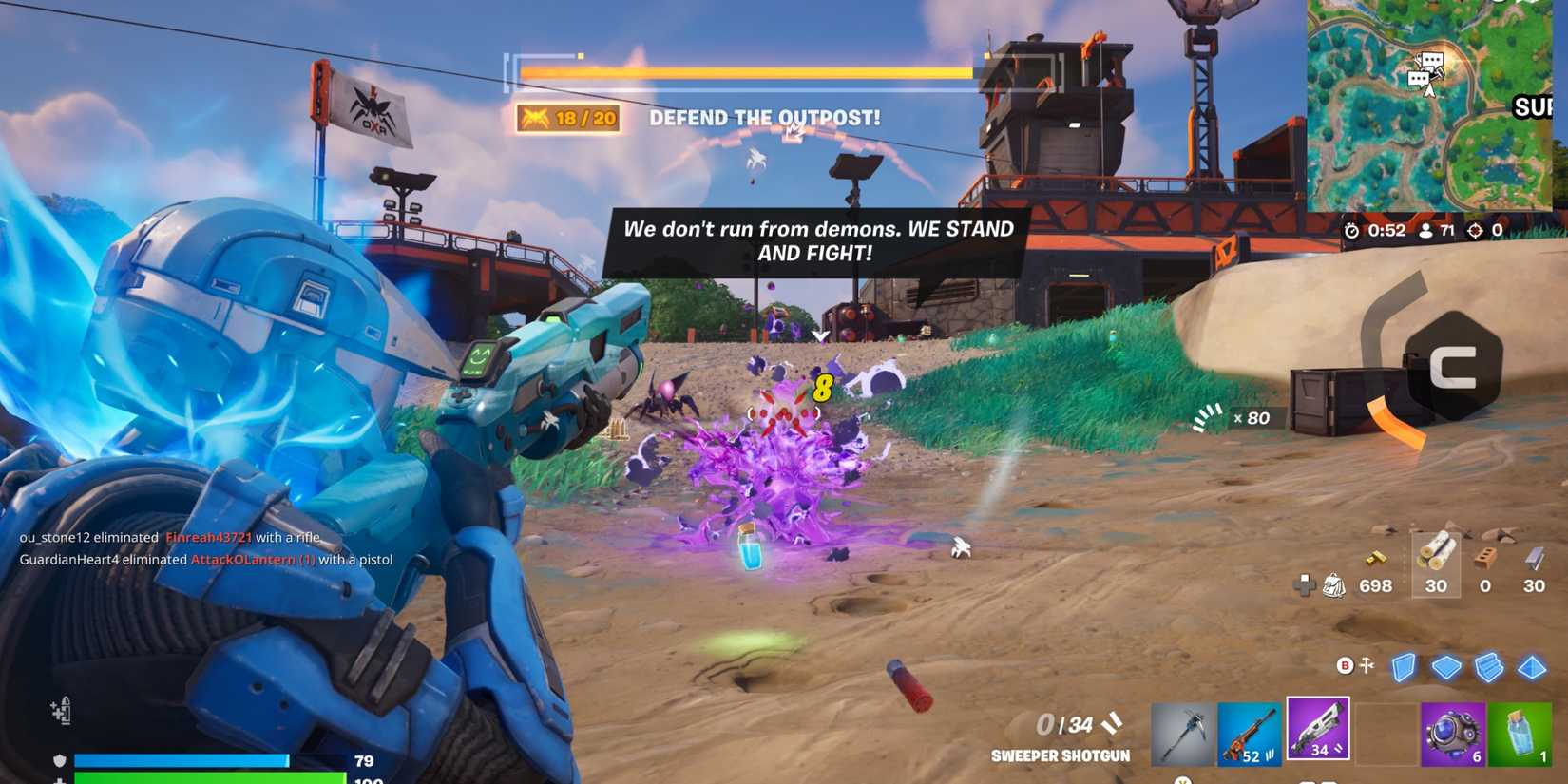Click the 18/20 quest progress counter
The width and height of the screenshot is (1568, 784).
click(565, 117)
